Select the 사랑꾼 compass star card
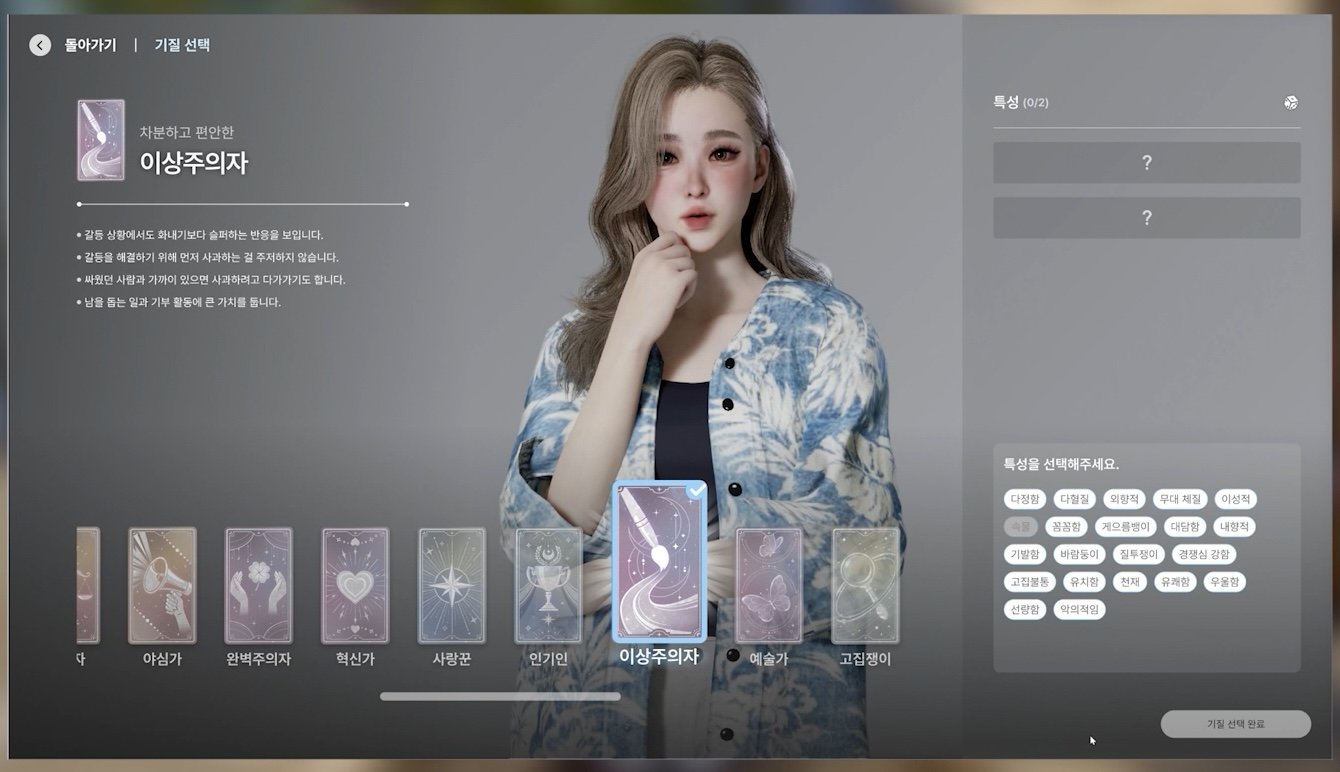The height and width of the screenshot is (772, 1340). 451,585
